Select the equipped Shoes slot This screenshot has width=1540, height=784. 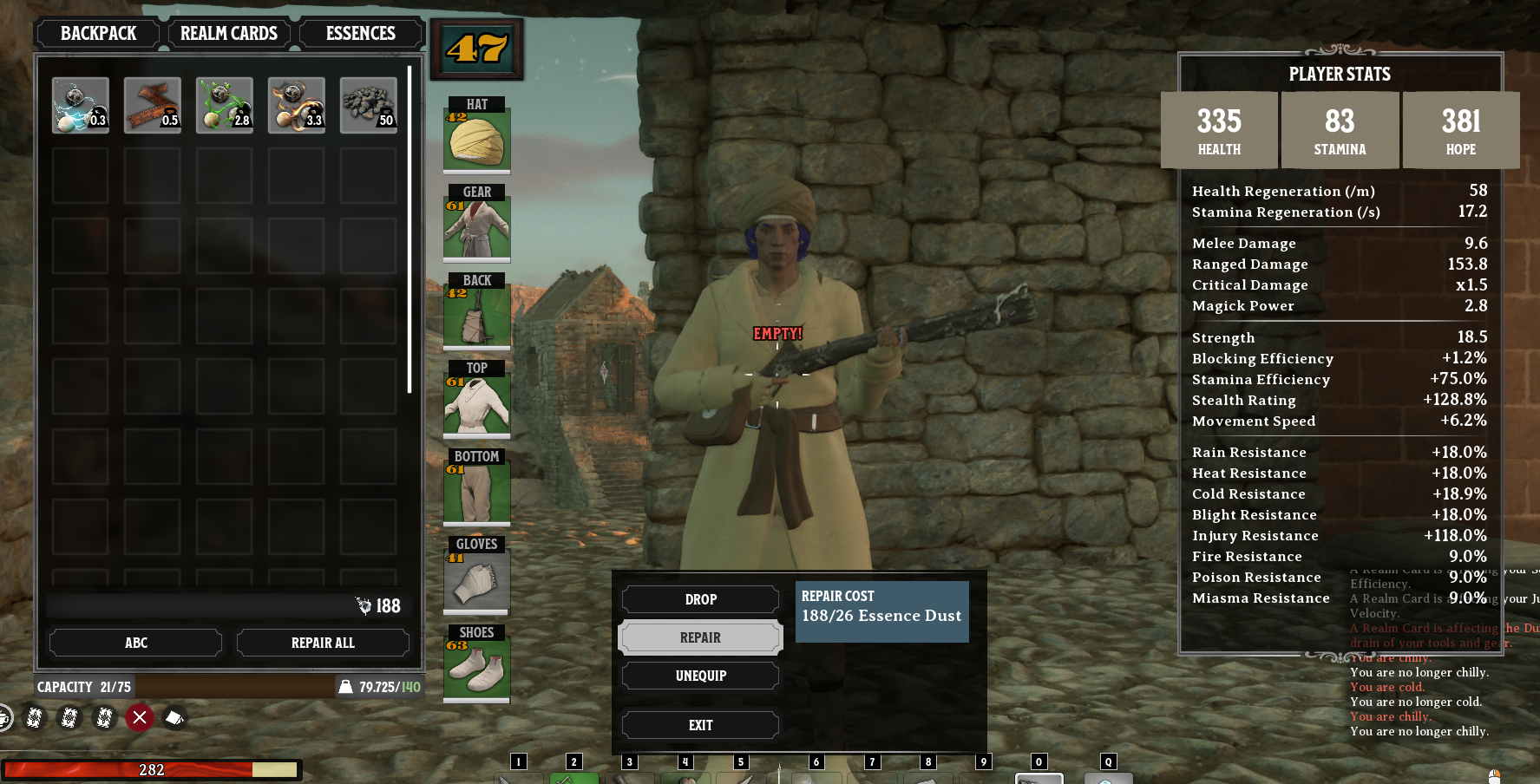click(476, 669)
